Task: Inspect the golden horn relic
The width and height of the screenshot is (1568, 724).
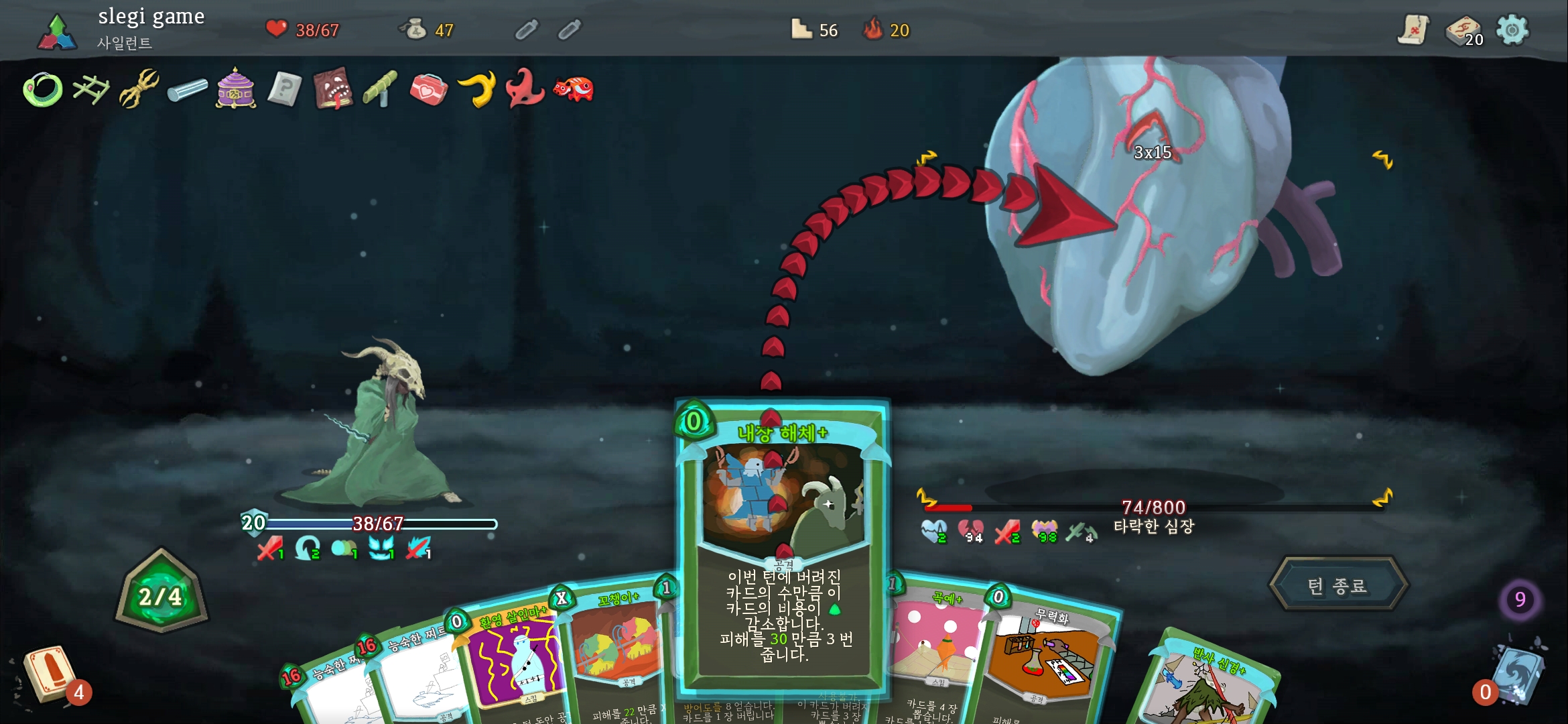Action: click(477, 89)
